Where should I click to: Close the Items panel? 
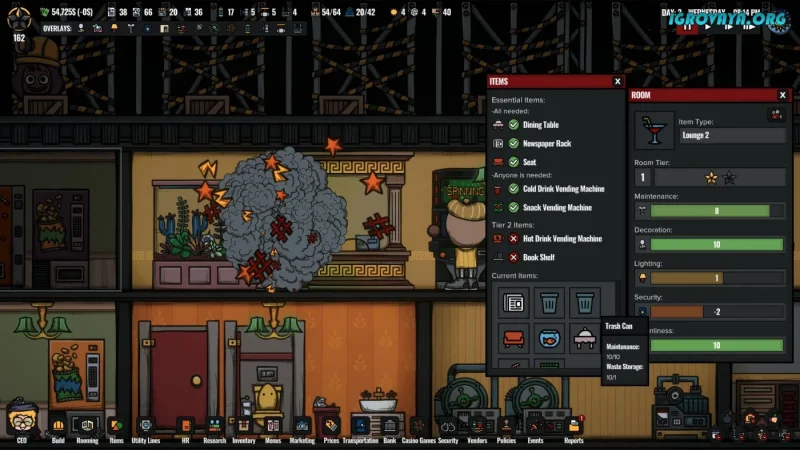pyautogui.click(x=617, y=81)
